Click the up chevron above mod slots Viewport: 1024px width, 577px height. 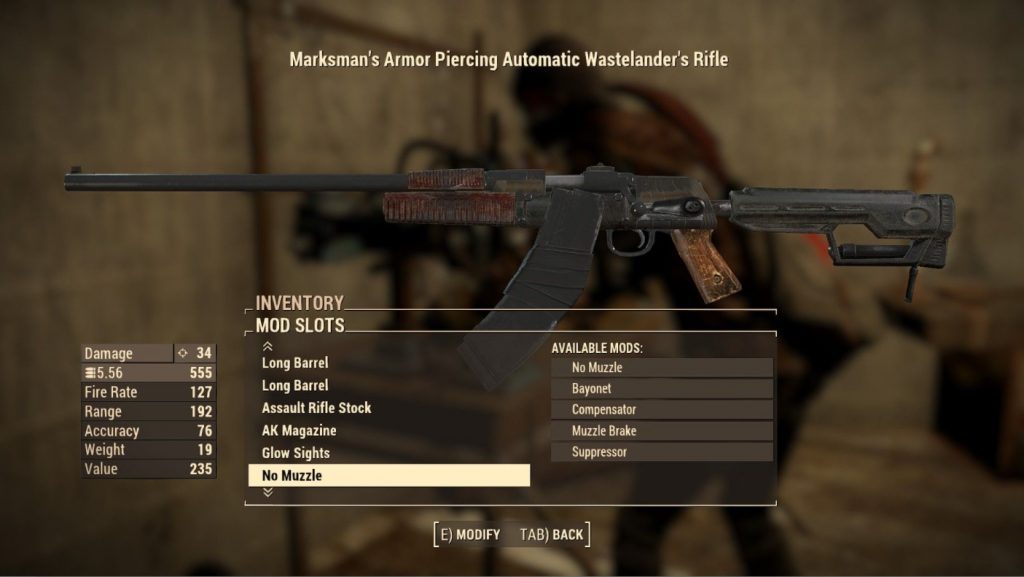[267, 346]
